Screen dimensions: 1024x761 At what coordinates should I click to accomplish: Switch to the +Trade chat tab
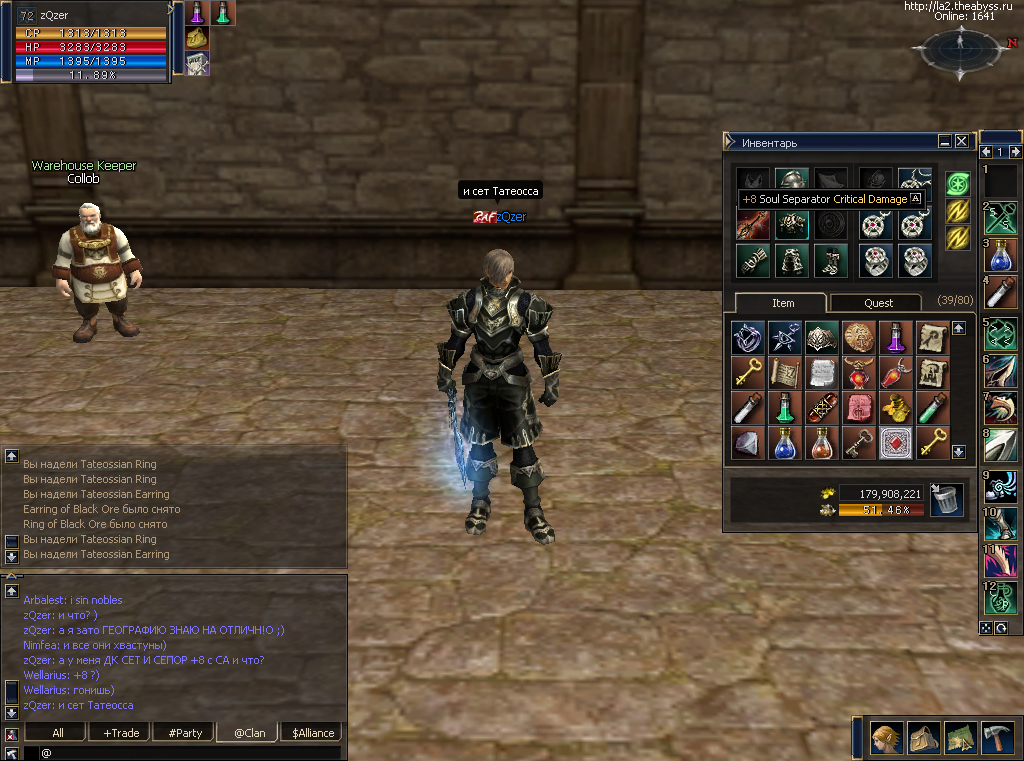click(x=121, y=732)
